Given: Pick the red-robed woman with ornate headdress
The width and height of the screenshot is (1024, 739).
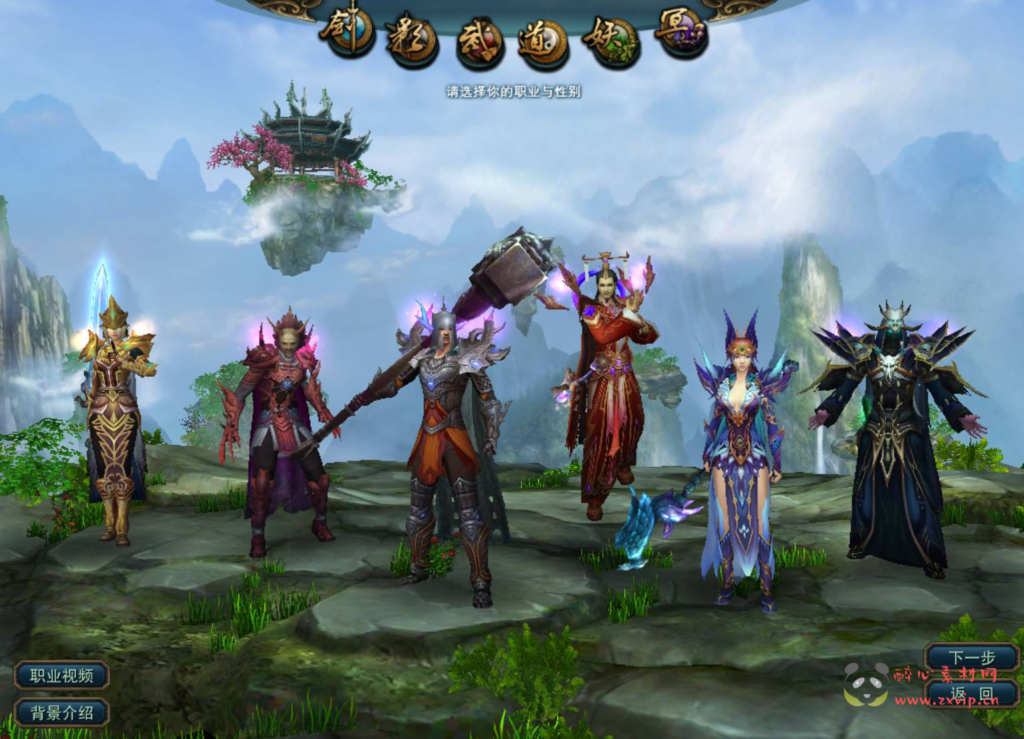Looking at the screenshot, I should [607, 390].
